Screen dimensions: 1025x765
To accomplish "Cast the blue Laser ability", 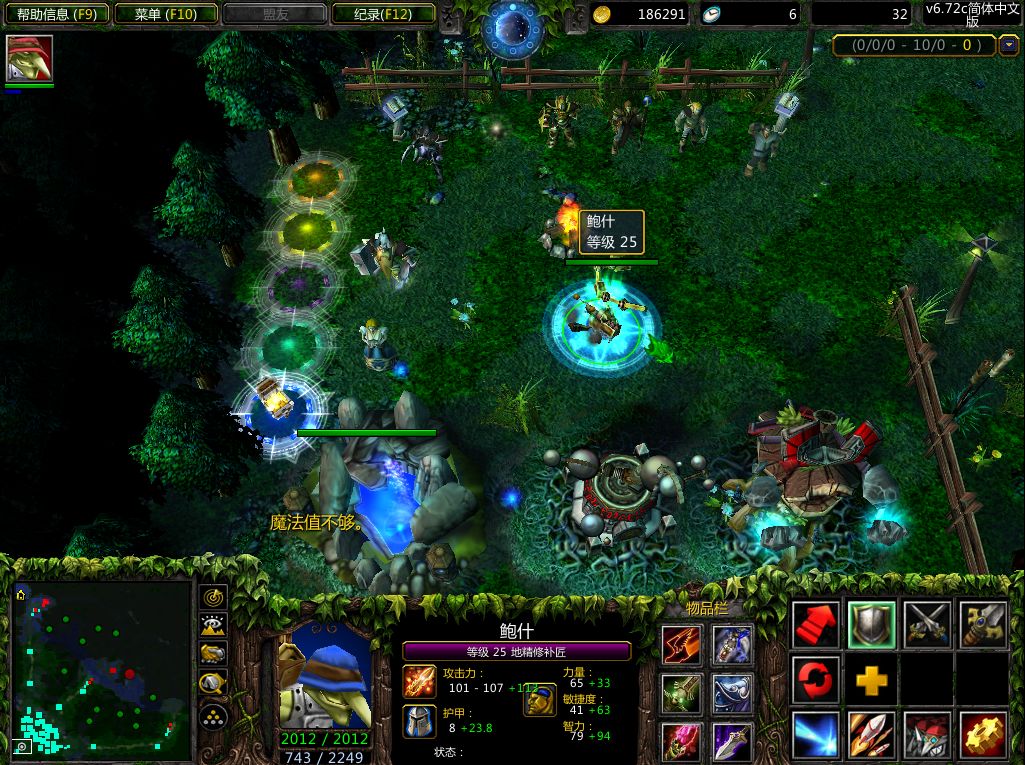I will (815, 736).
